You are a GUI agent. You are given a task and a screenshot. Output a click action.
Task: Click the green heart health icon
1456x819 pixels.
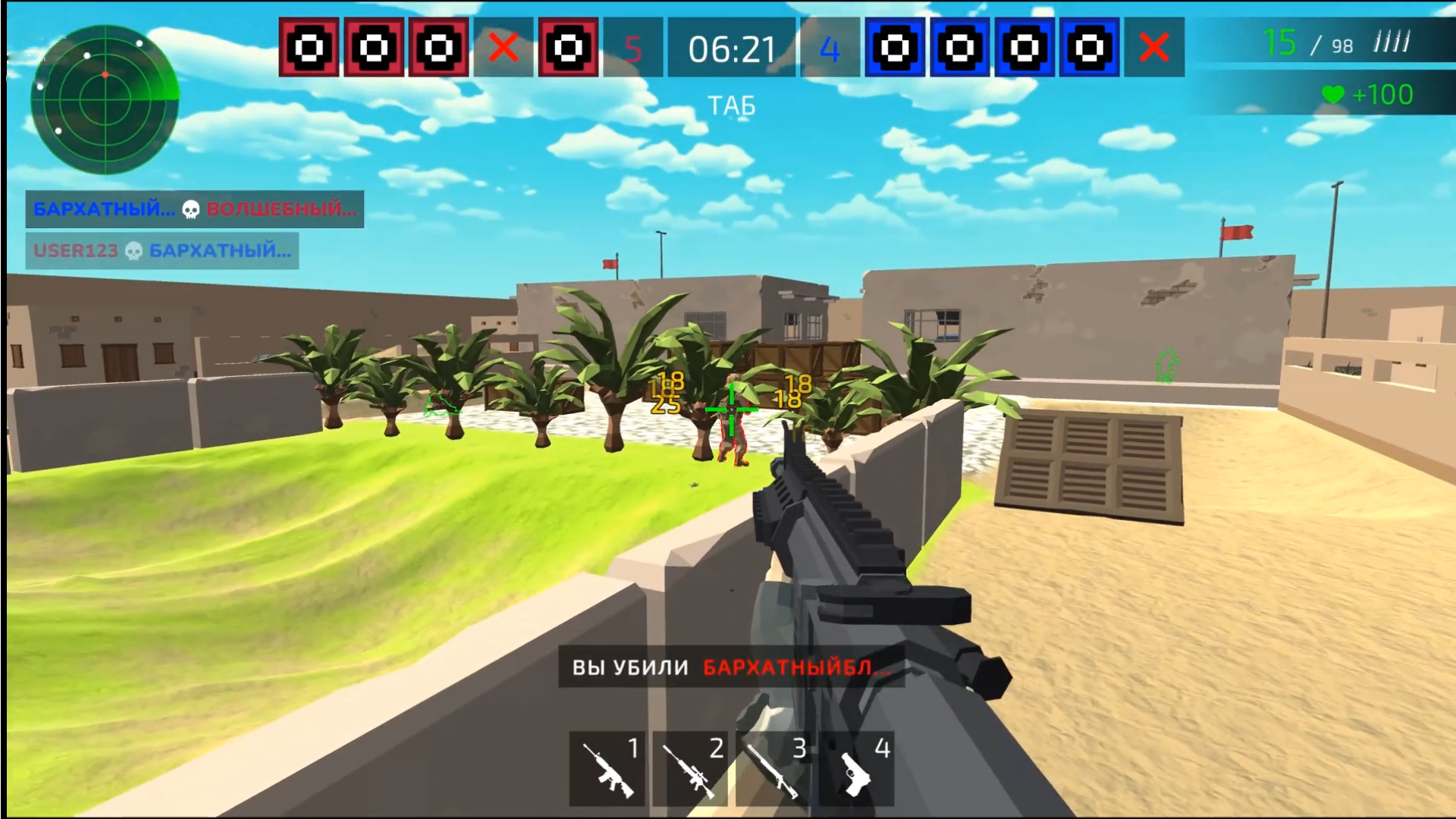(x=1332, y=95)
